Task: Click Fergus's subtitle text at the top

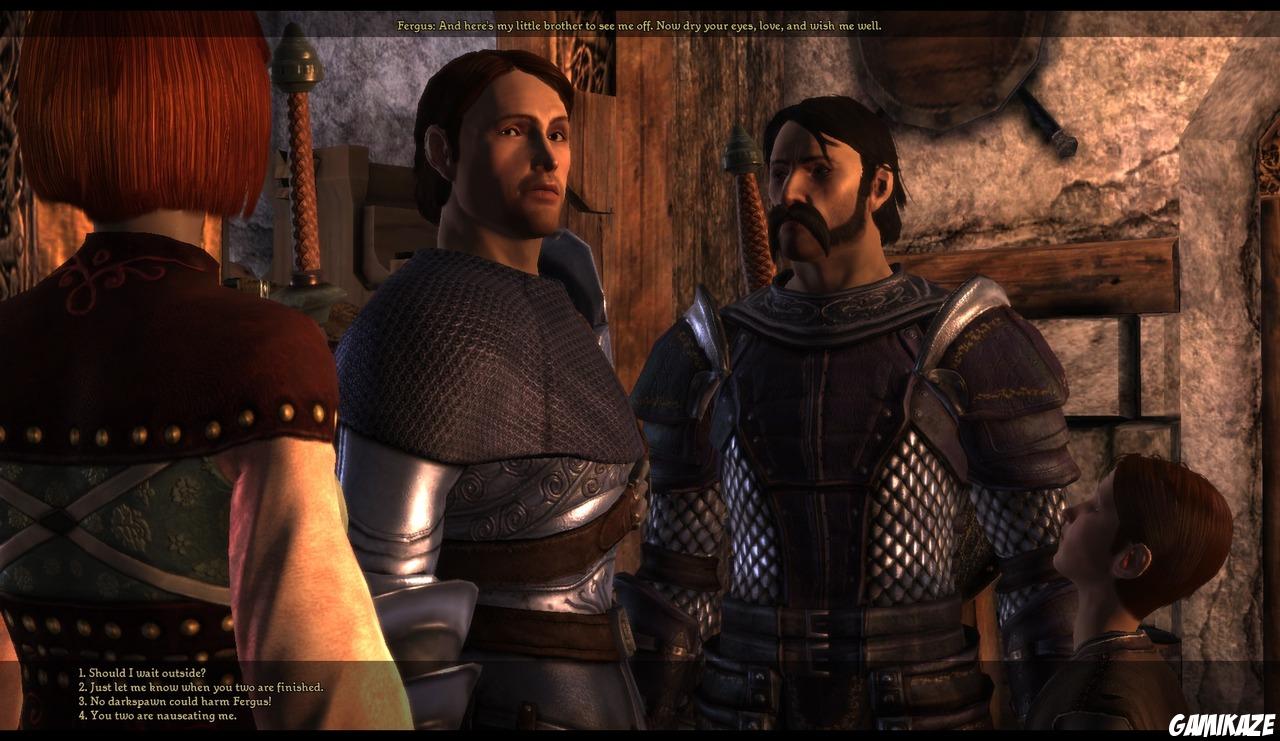Action: [x=638, y=27]
